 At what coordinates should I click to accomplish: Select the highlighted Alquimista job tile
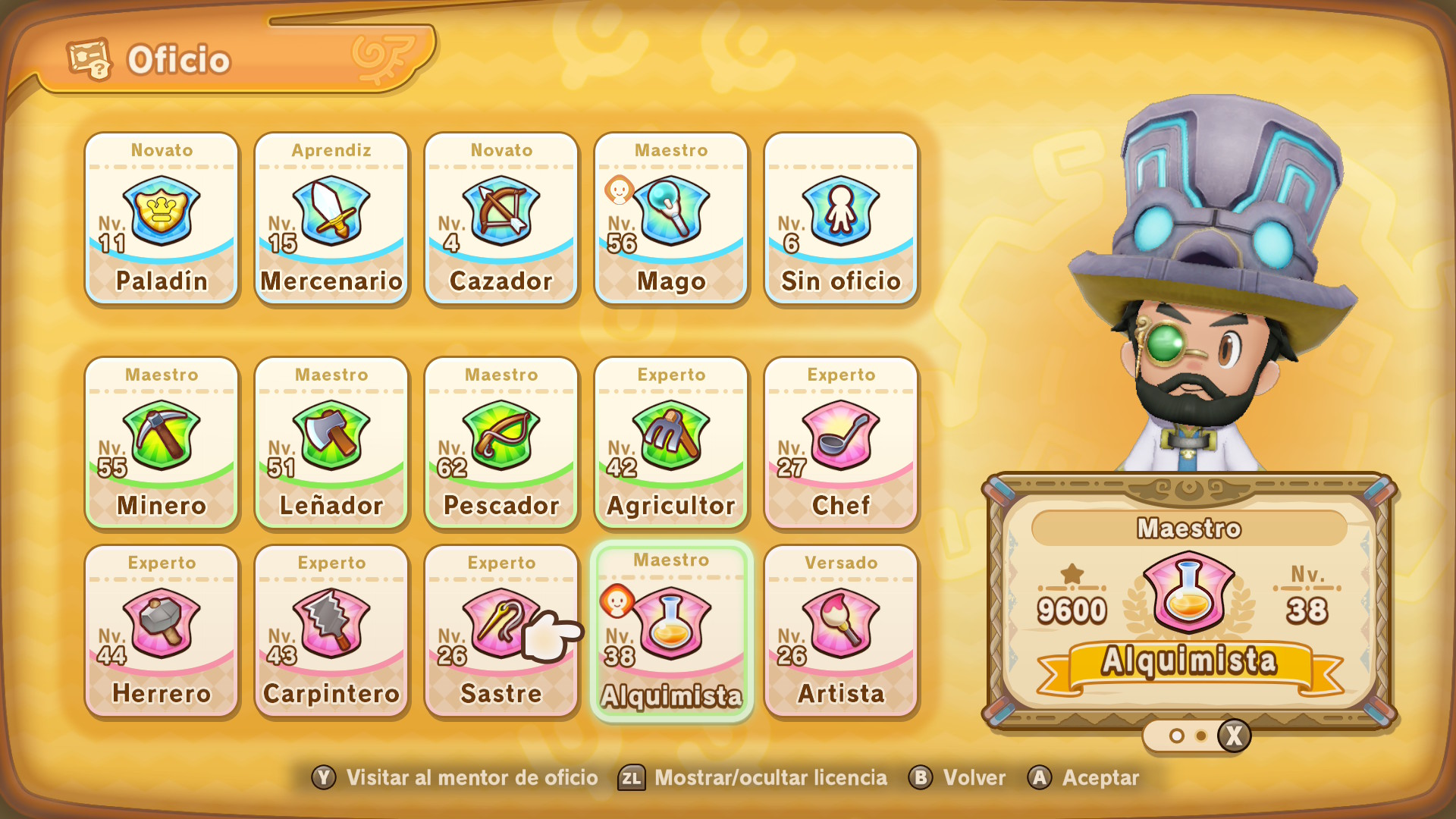click(x=671, y=631)
